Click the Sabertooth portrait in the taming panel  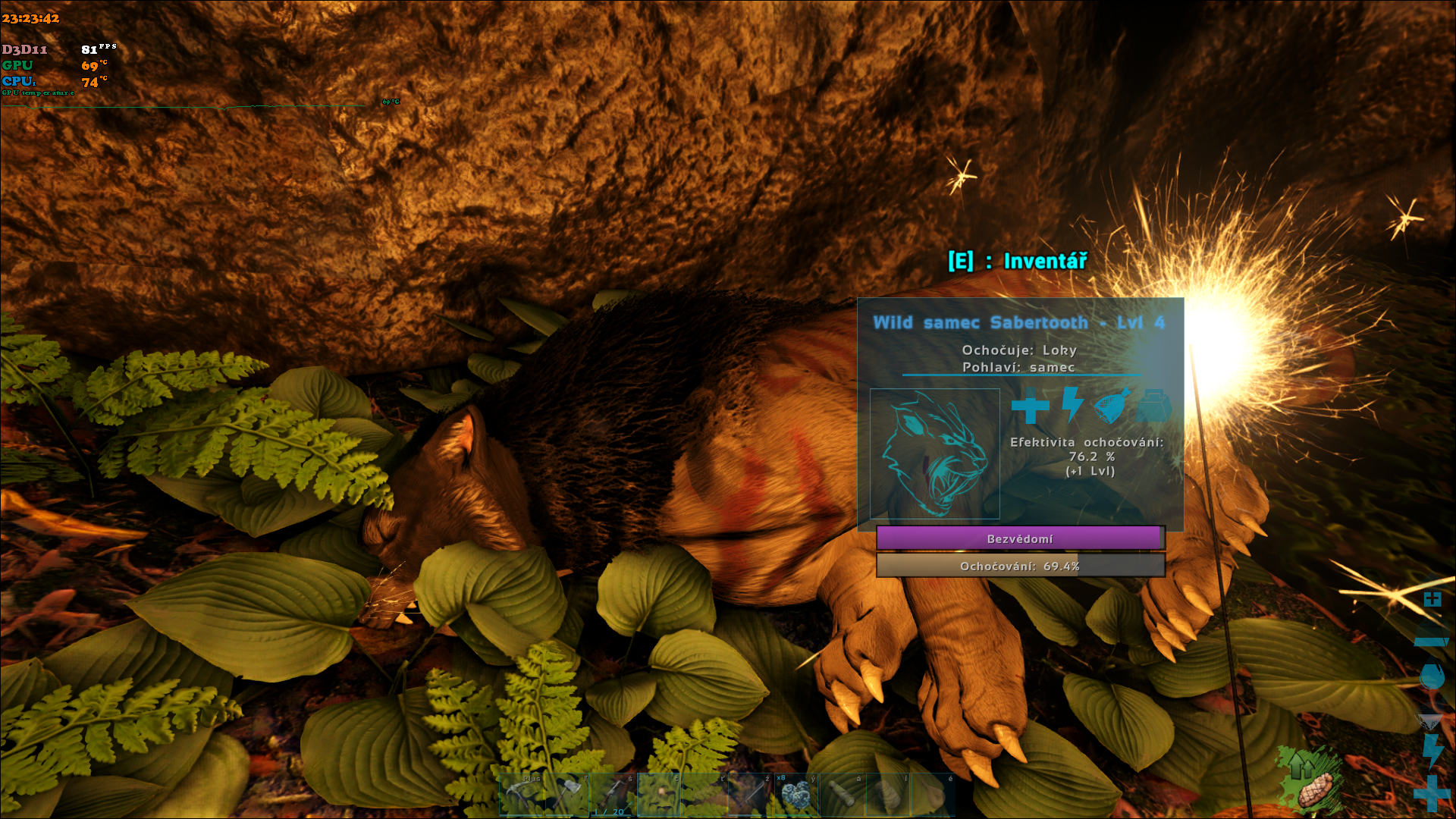coord(934,453)
